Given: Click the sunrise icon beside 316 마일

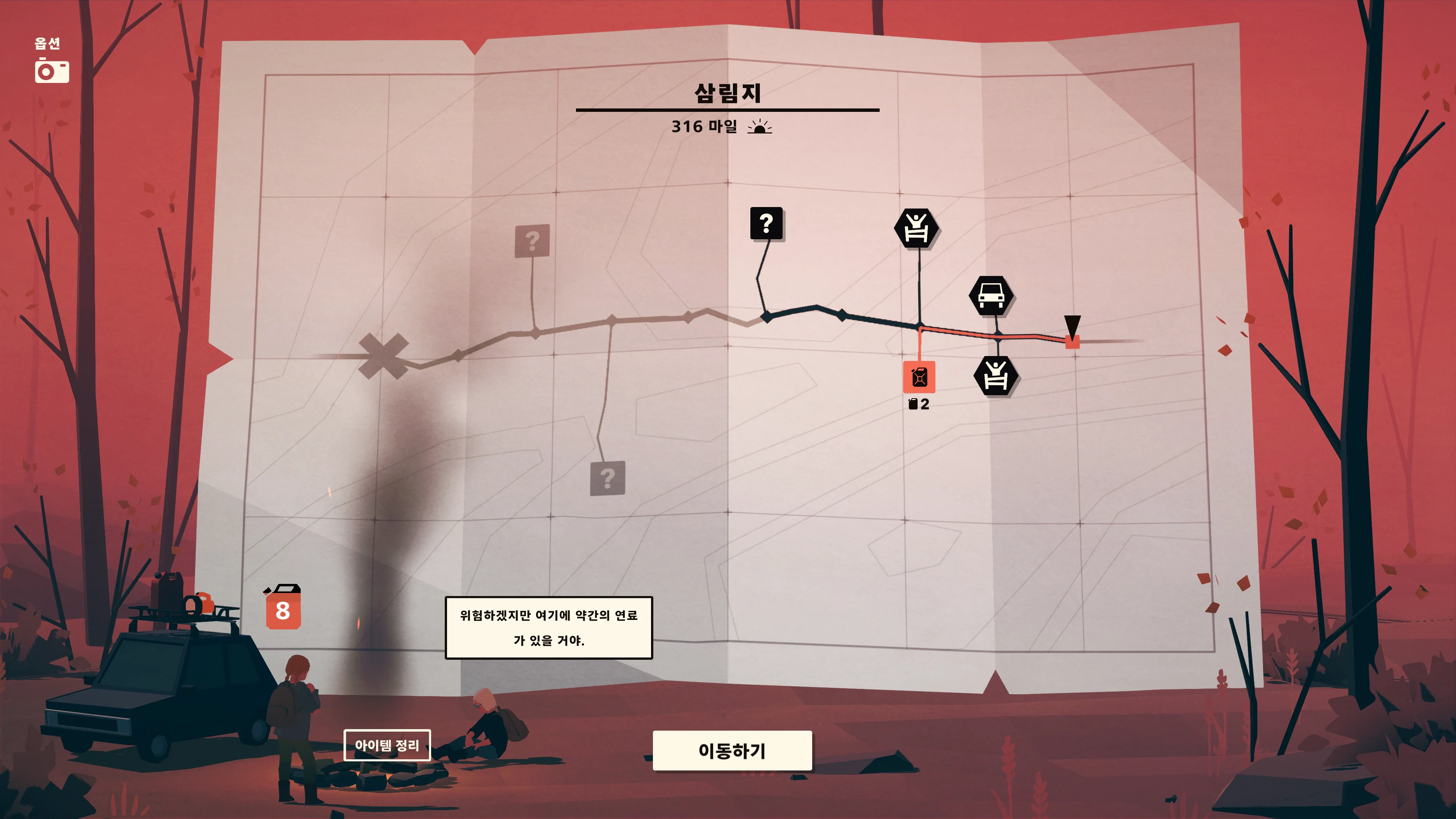Looking at the screenshot, I should pyautogui.click(x=760, y=128).
